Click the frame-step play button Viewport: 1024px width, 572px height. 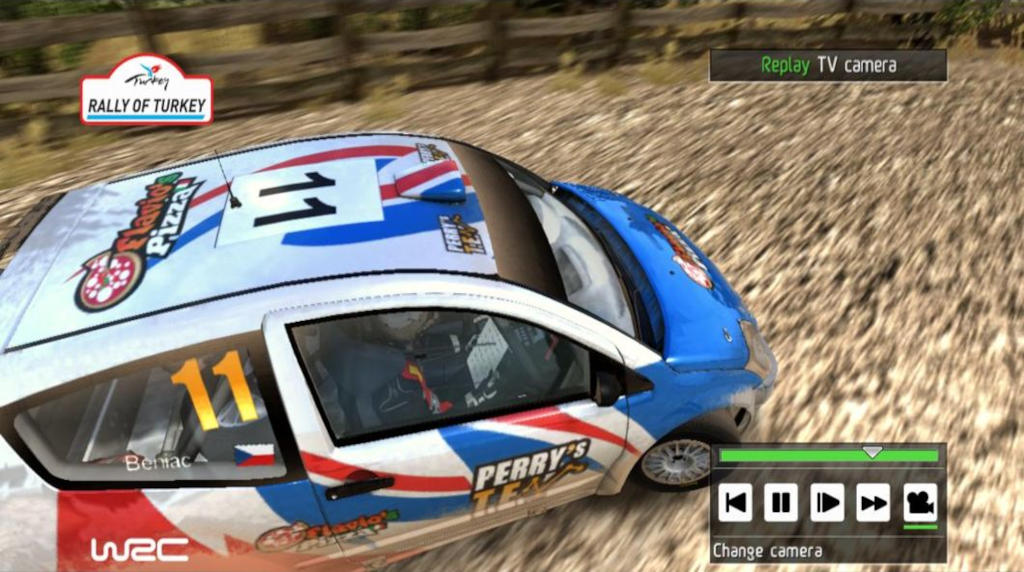click(827, 502)
